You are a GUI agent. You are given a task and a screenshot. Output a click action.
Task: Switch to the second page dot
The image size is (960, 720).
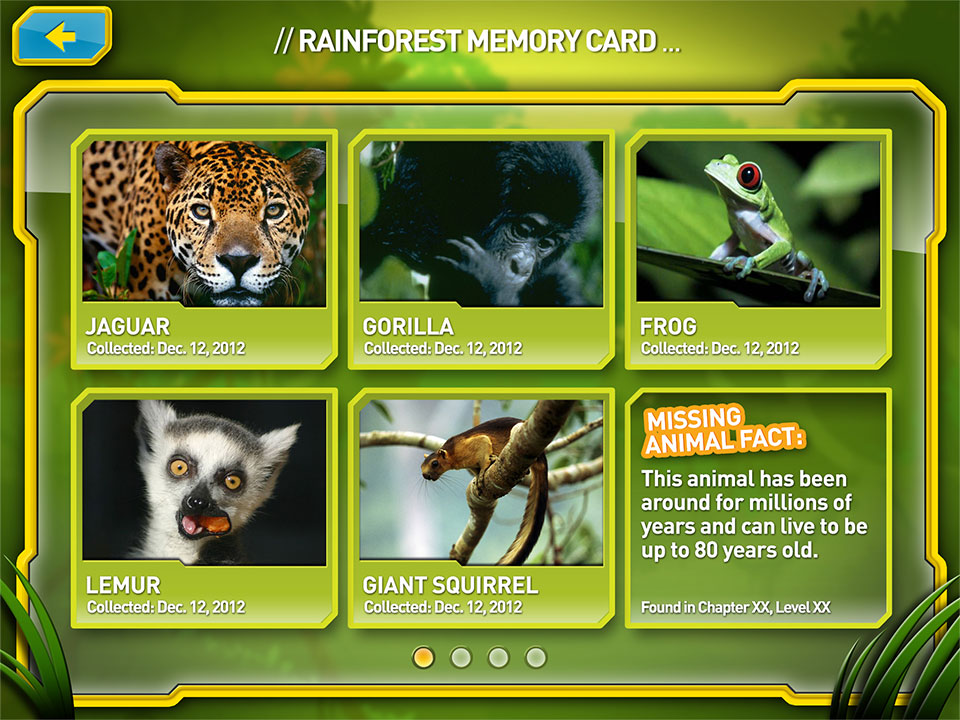pos(461,657)
